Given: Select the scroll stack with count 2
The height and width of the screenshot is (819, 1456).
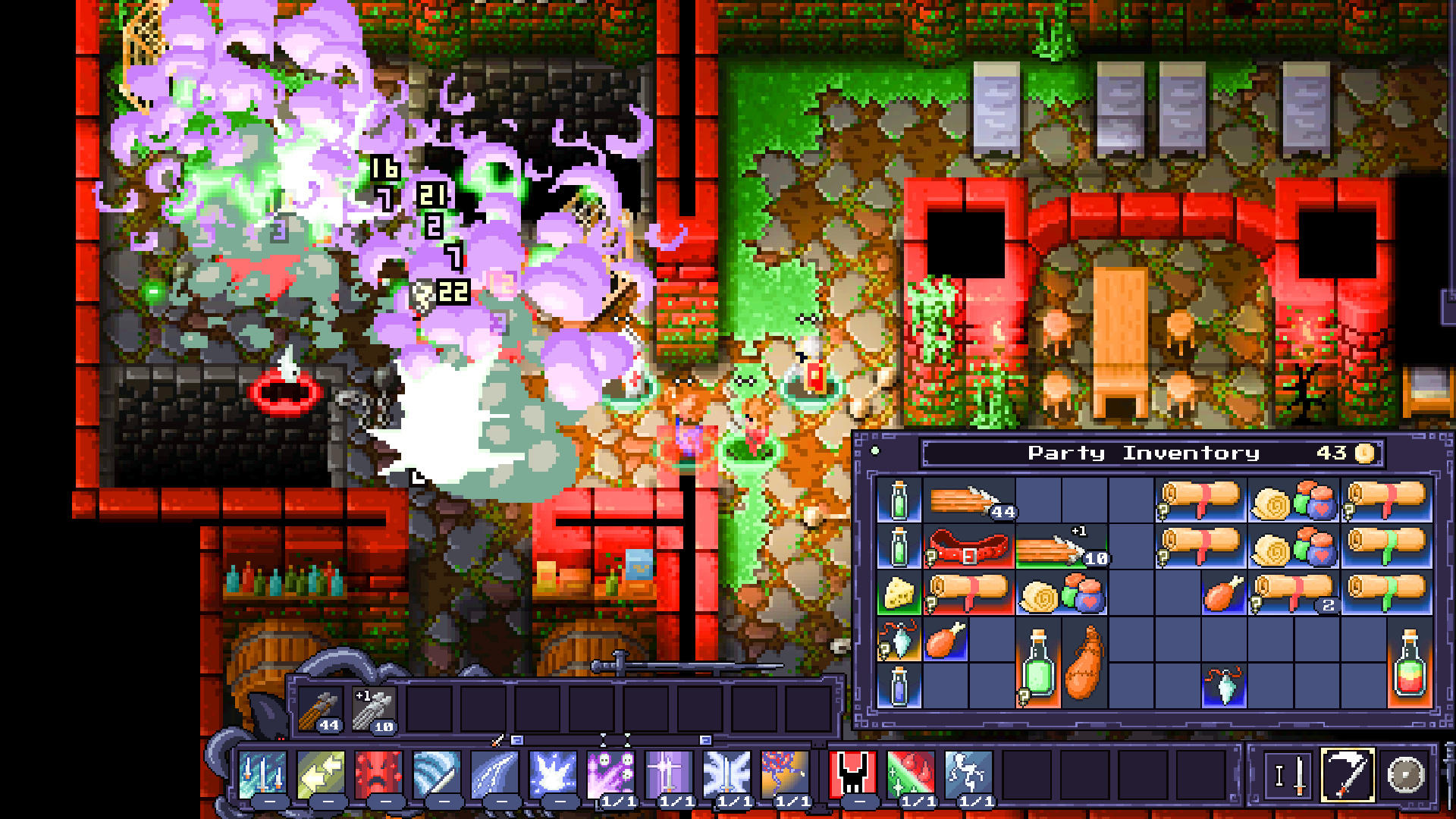Looking at the screenshot, I should click(x=1293, y=594).
